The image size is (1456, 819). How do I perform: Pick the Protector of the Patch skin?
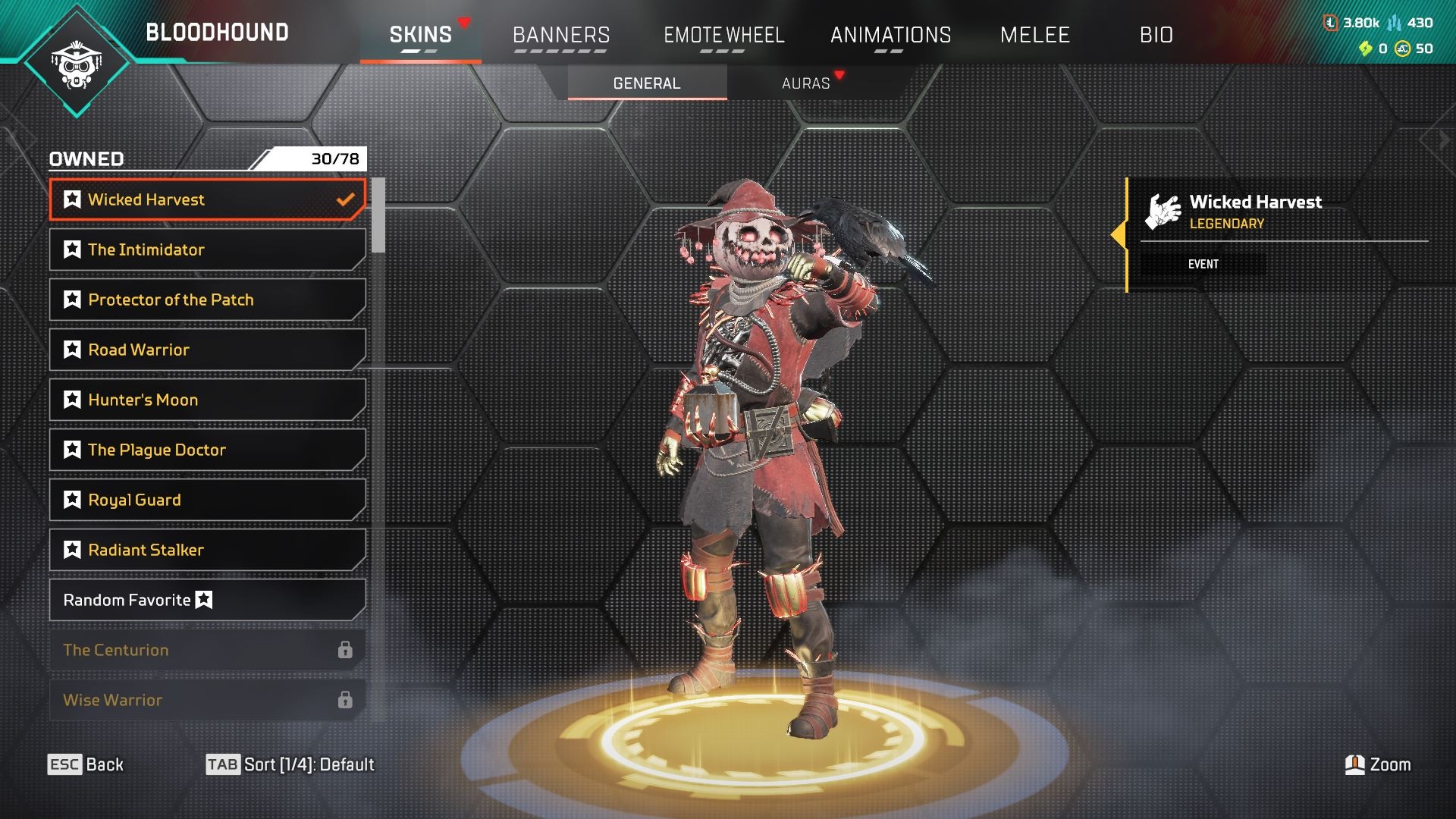click(x=207, y=300)
